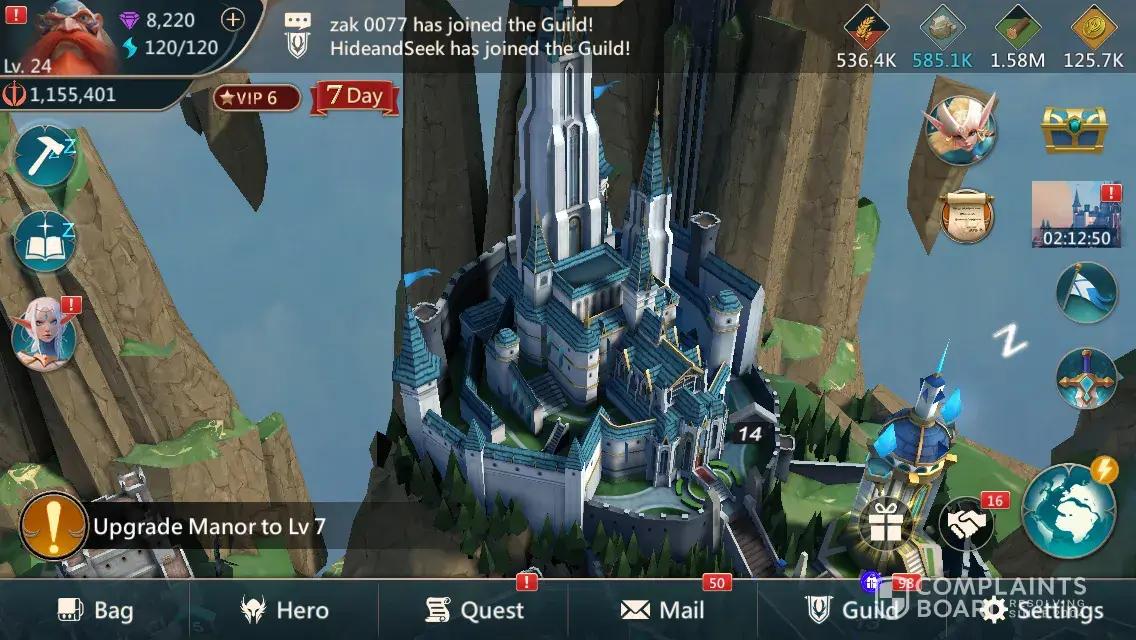
Task: Open the Hero menu
Action: 285,610
